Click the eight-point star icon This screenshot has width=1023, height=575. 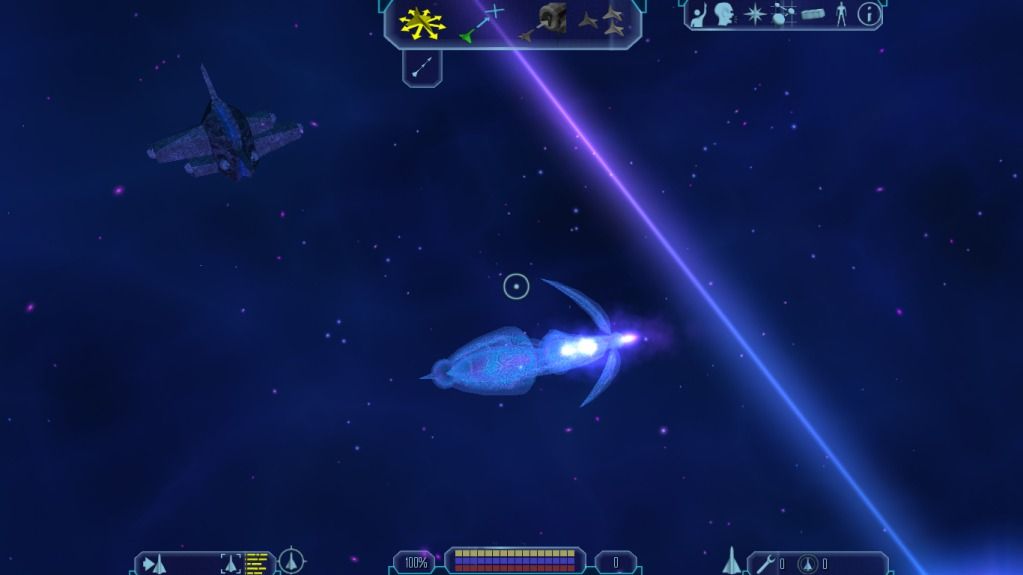755,15
